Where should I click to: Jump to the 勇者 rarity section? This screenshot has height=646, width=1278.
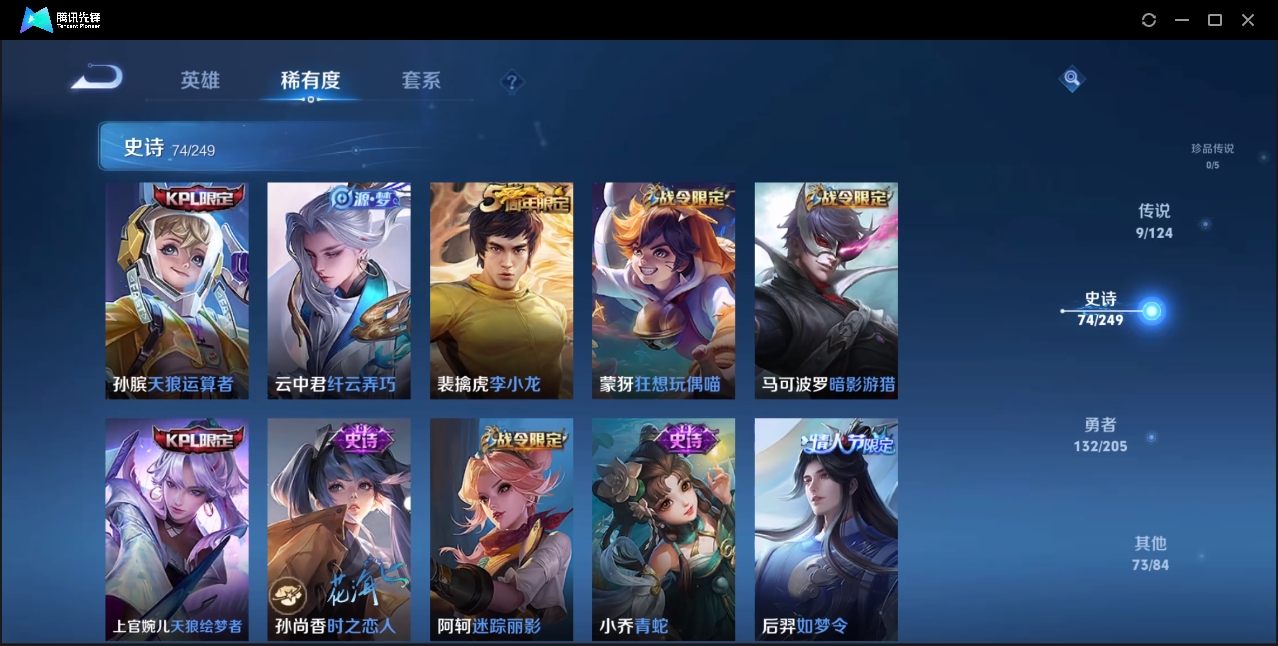point(1100,435)
